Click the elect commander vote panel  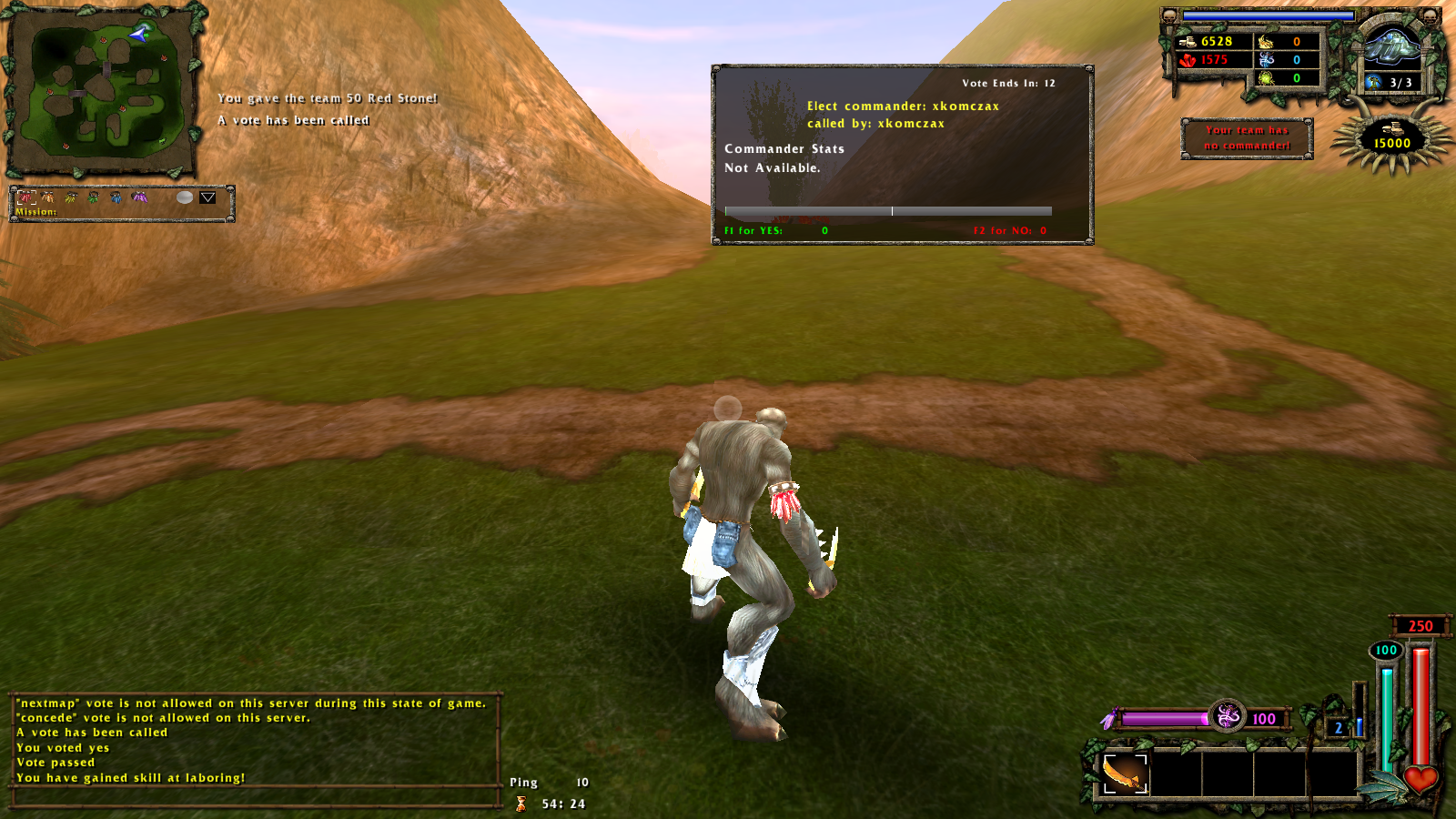902,154
